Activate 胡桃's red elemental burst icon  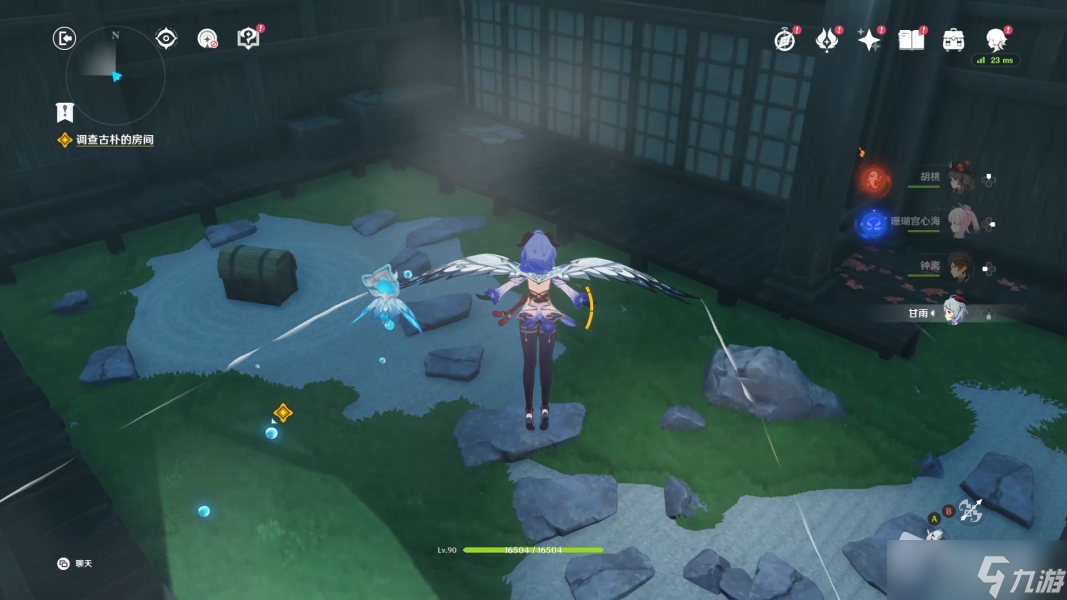(x=874, y=180)
